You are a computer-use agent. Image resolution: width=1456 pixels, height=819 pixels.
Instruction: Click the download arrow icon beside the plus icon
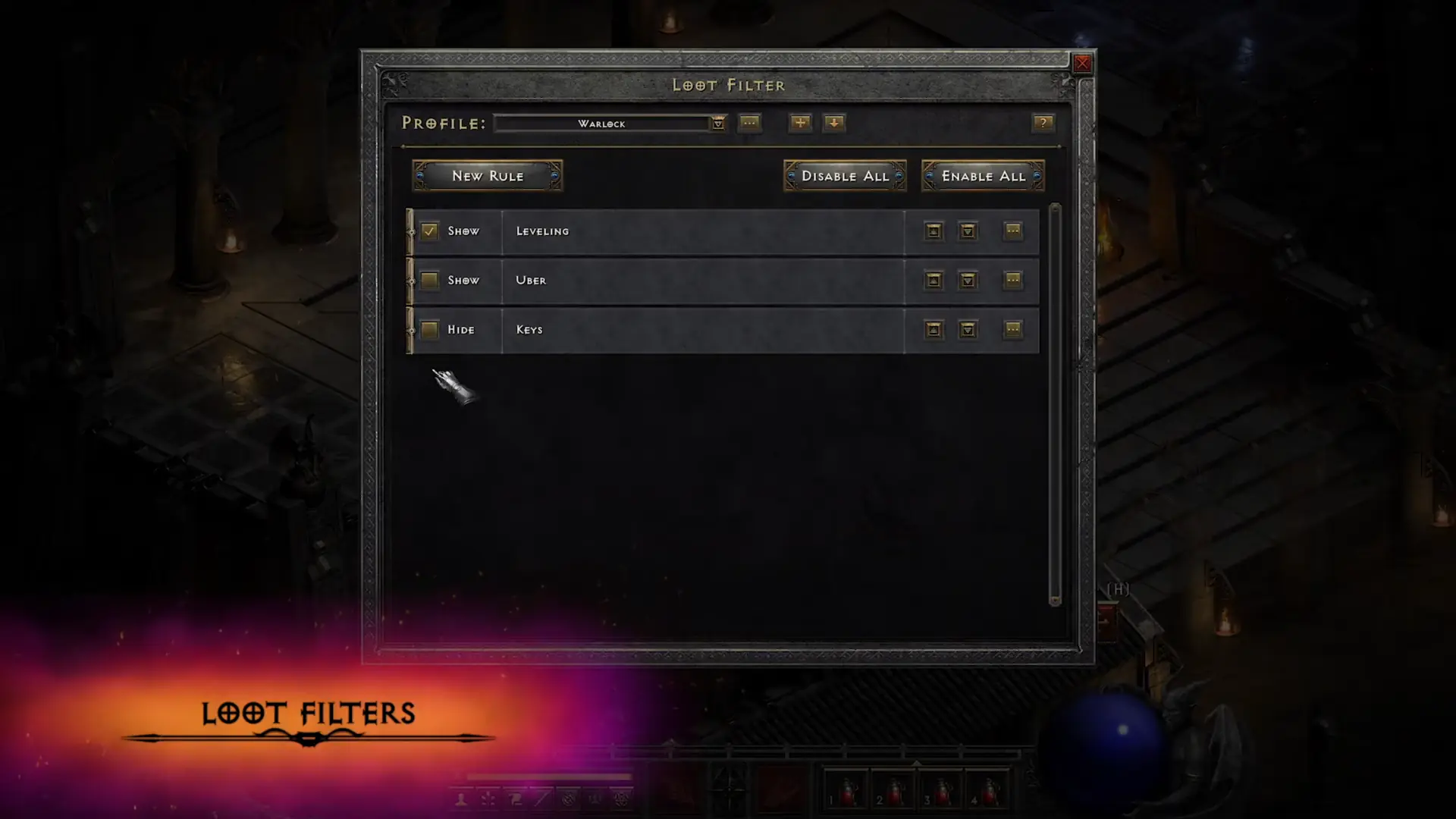(x=834, y=123)
